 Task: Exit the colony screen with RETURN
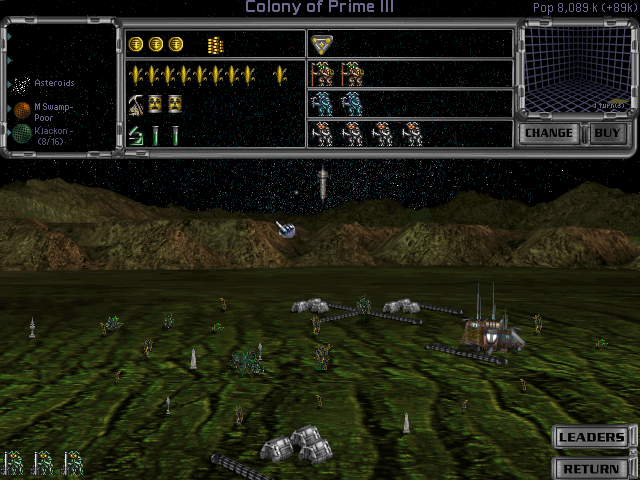click(x=592, y=468)
